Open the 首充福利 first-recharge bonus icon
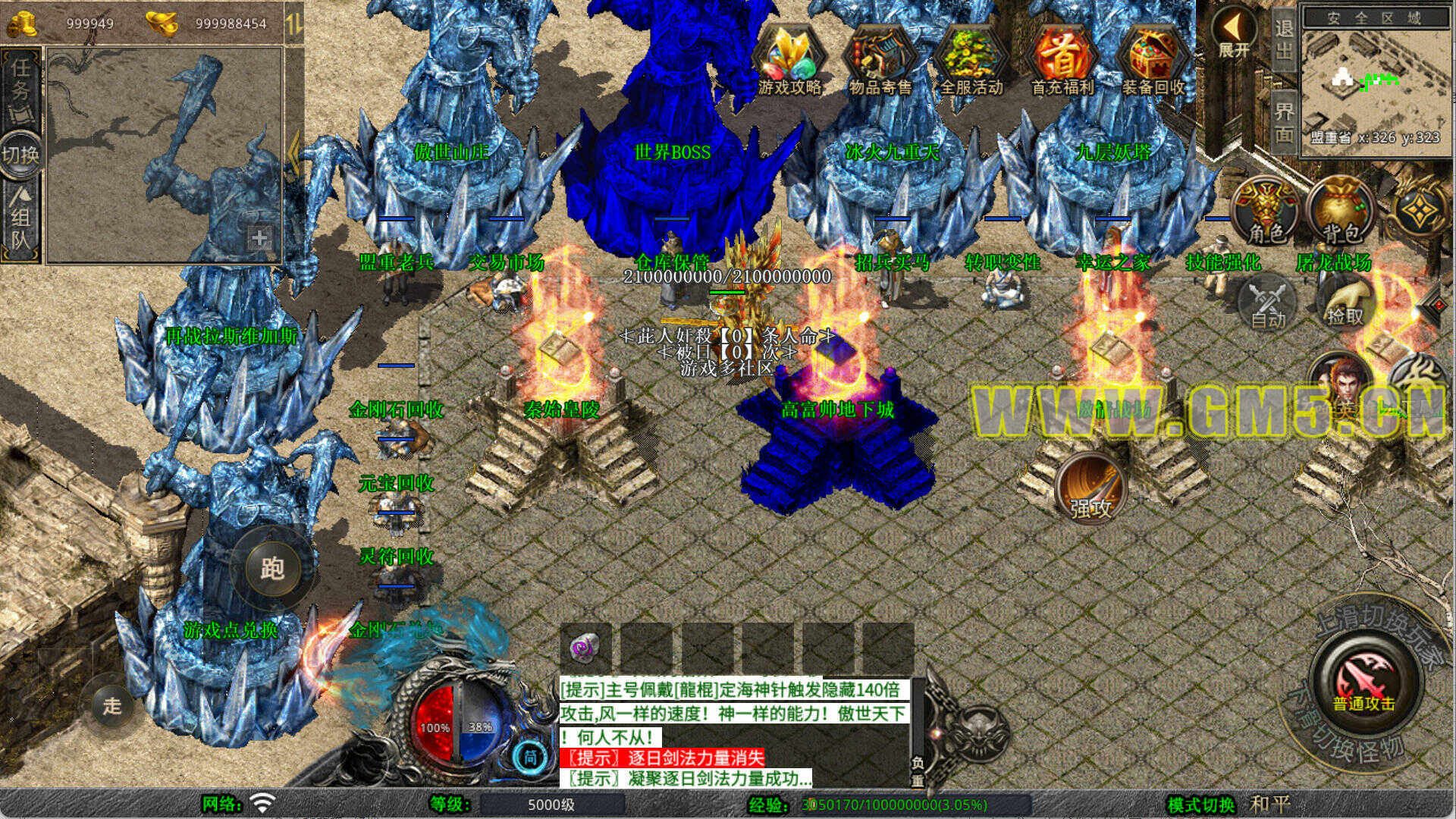Viewport: 1456px width, 819px height. pos(1062,59)
